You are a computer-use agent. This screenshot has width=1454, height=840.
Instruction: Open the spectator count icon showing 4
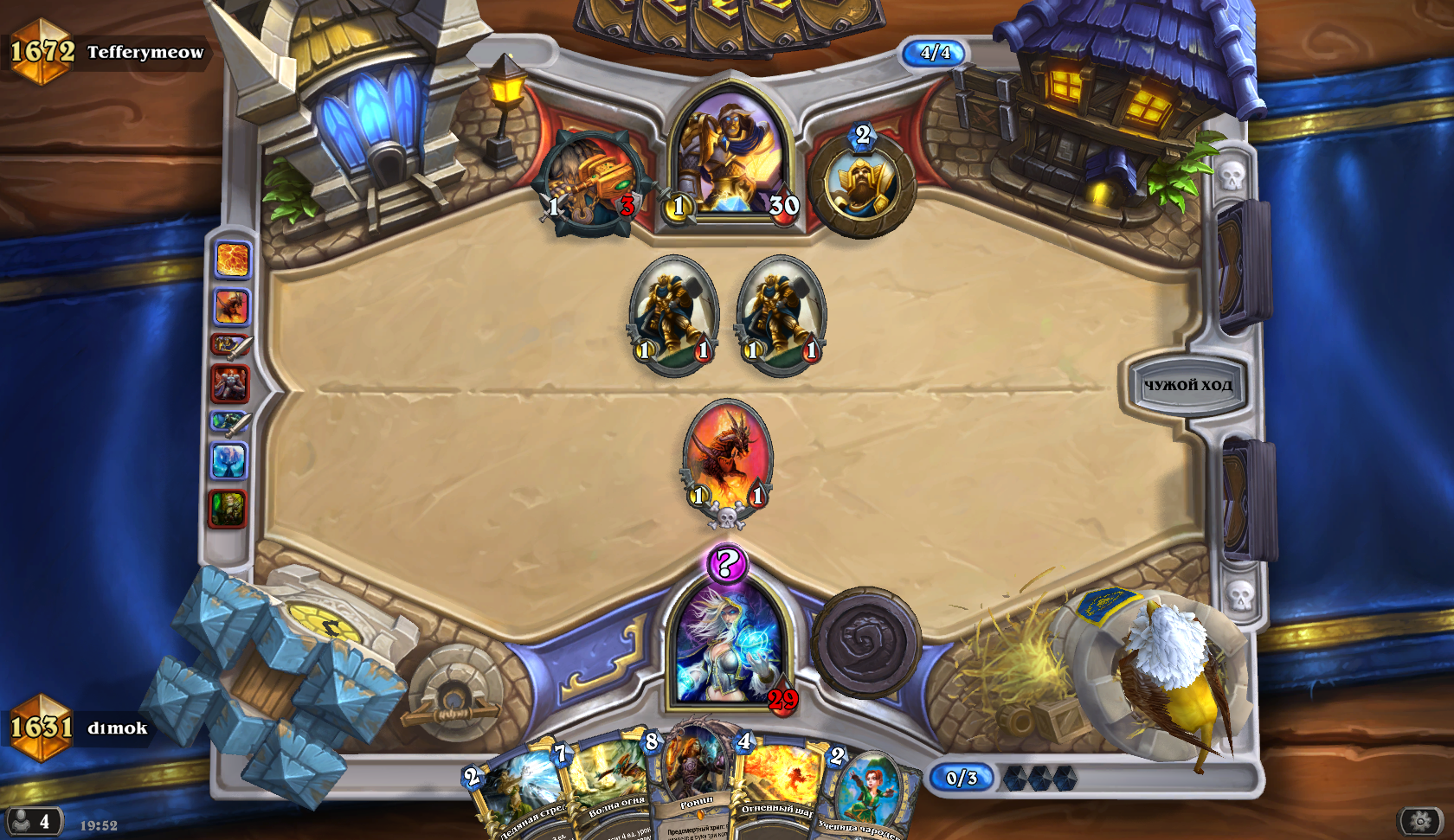(33, 820)
